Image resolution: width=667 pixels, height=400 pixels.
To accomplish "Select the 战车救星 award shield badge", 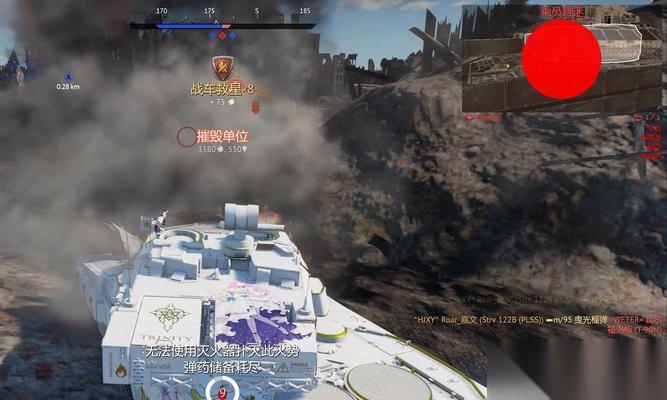I will pyautogui.click(x=224, y=67).
